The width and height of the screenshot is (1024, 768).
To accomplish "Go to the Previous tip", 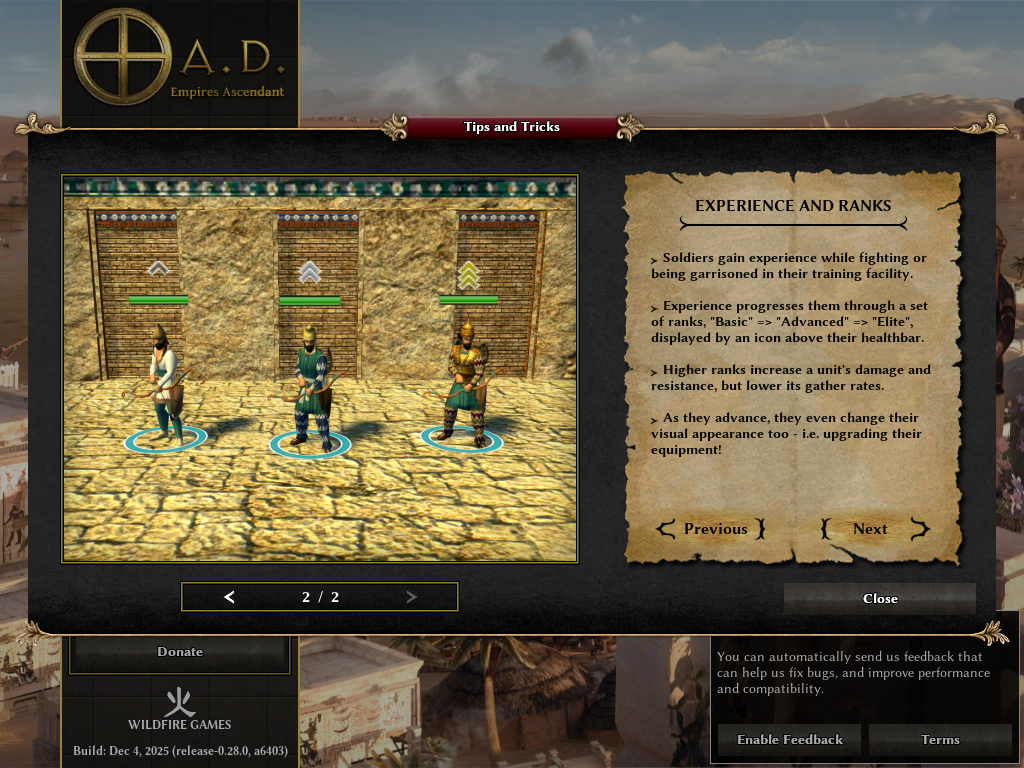I will pyautogui.click(x=711, y=529).
